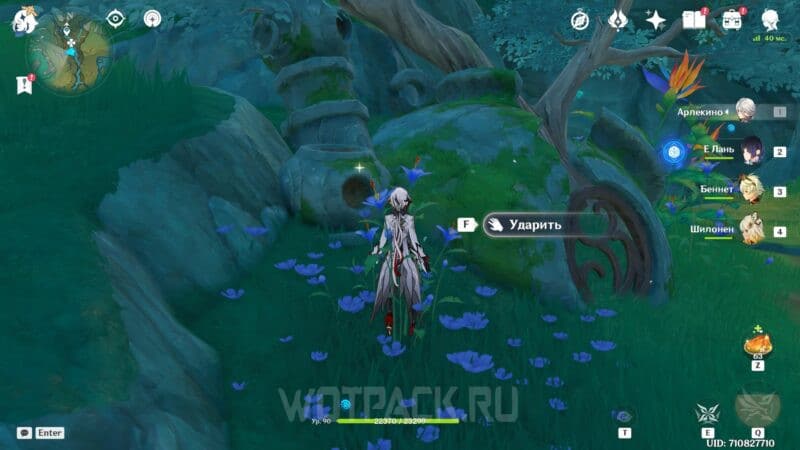The width and height of the screenshot is (800, 450).
Task: Activate the elemental skill icon
Action: 707,412
